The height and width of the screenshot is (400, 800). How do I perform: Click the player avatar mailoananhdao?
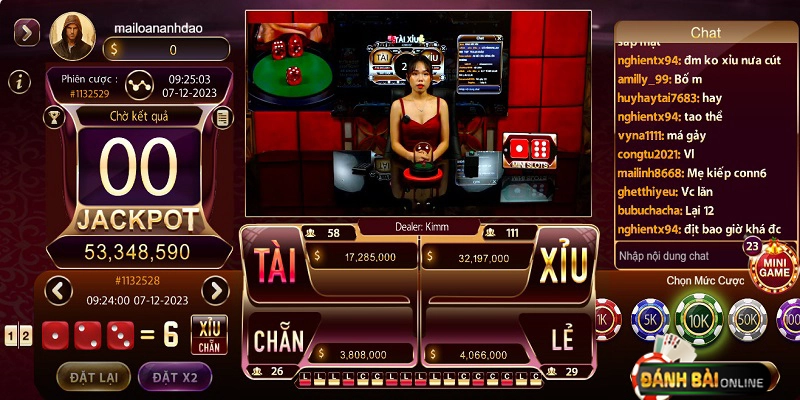[x=72, y=35]
